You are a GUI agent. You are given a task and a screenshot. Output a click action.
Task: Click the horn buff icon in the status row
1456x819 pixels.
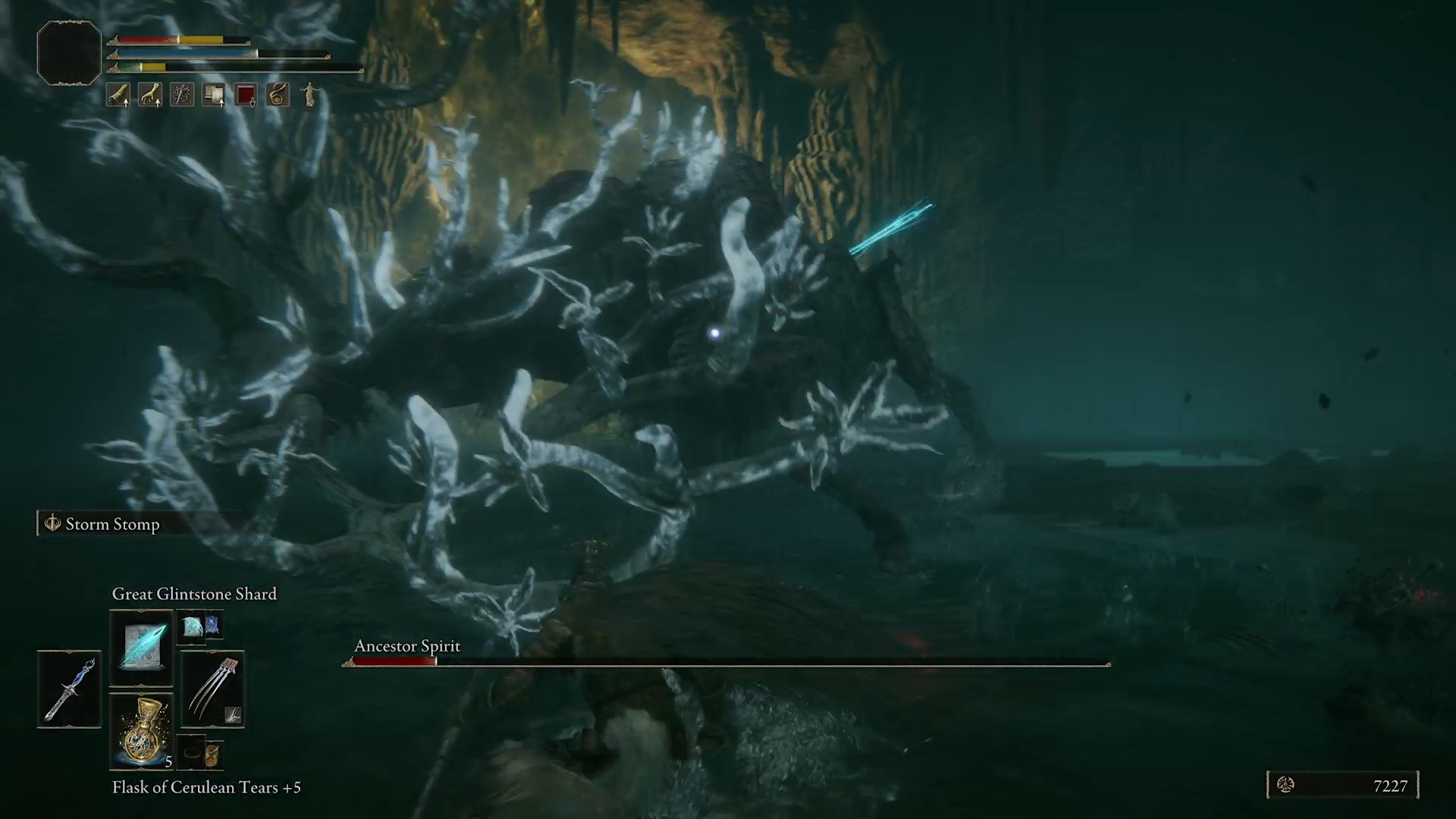(x=120, y=93)
